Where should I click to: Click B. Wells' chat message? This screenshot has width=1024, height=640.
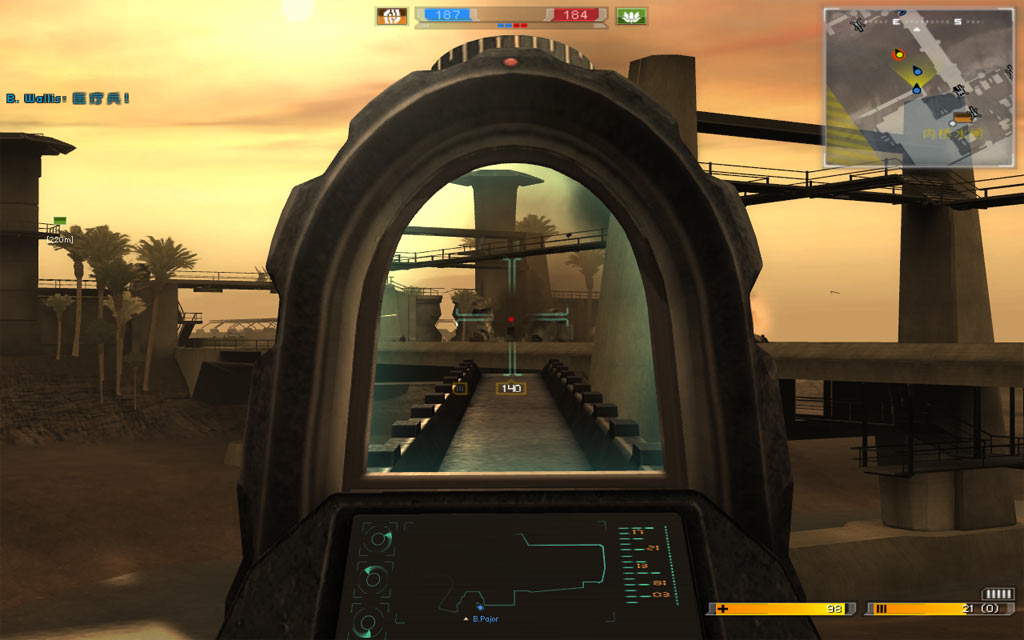(x=68, y=99)
